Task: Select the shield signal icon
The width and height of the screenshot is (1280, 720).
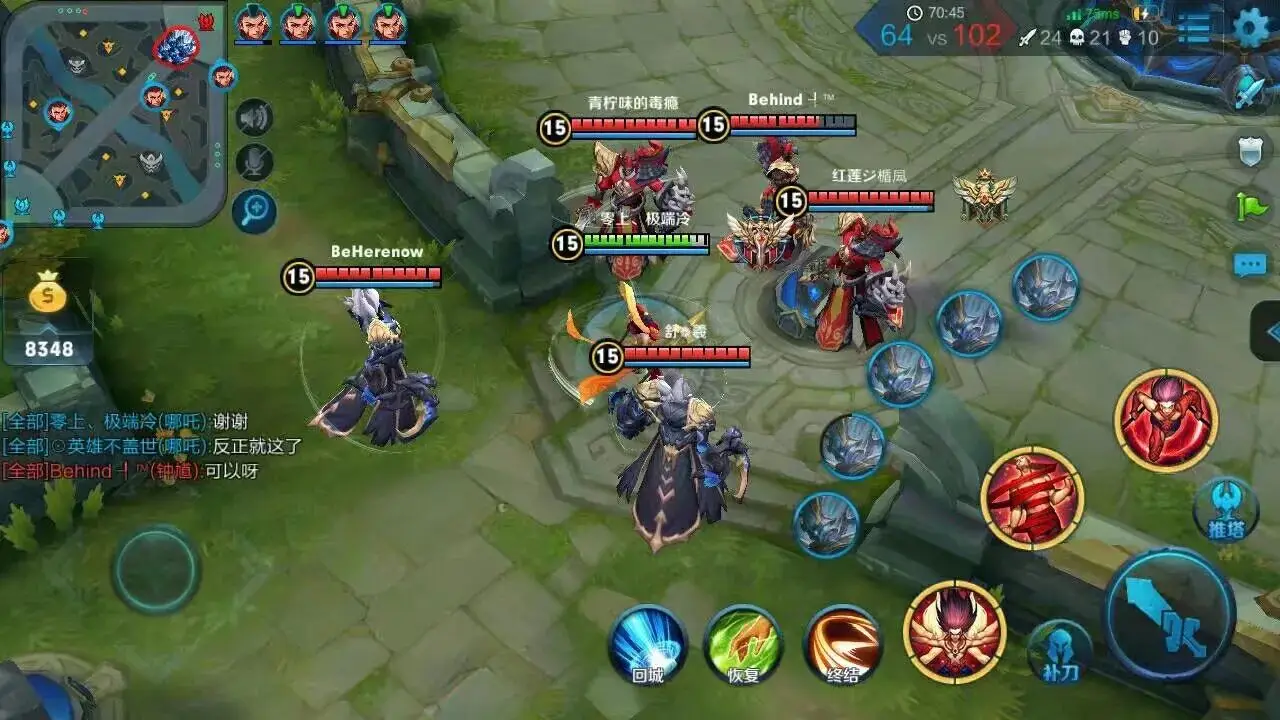Action: pos(1250,151)
